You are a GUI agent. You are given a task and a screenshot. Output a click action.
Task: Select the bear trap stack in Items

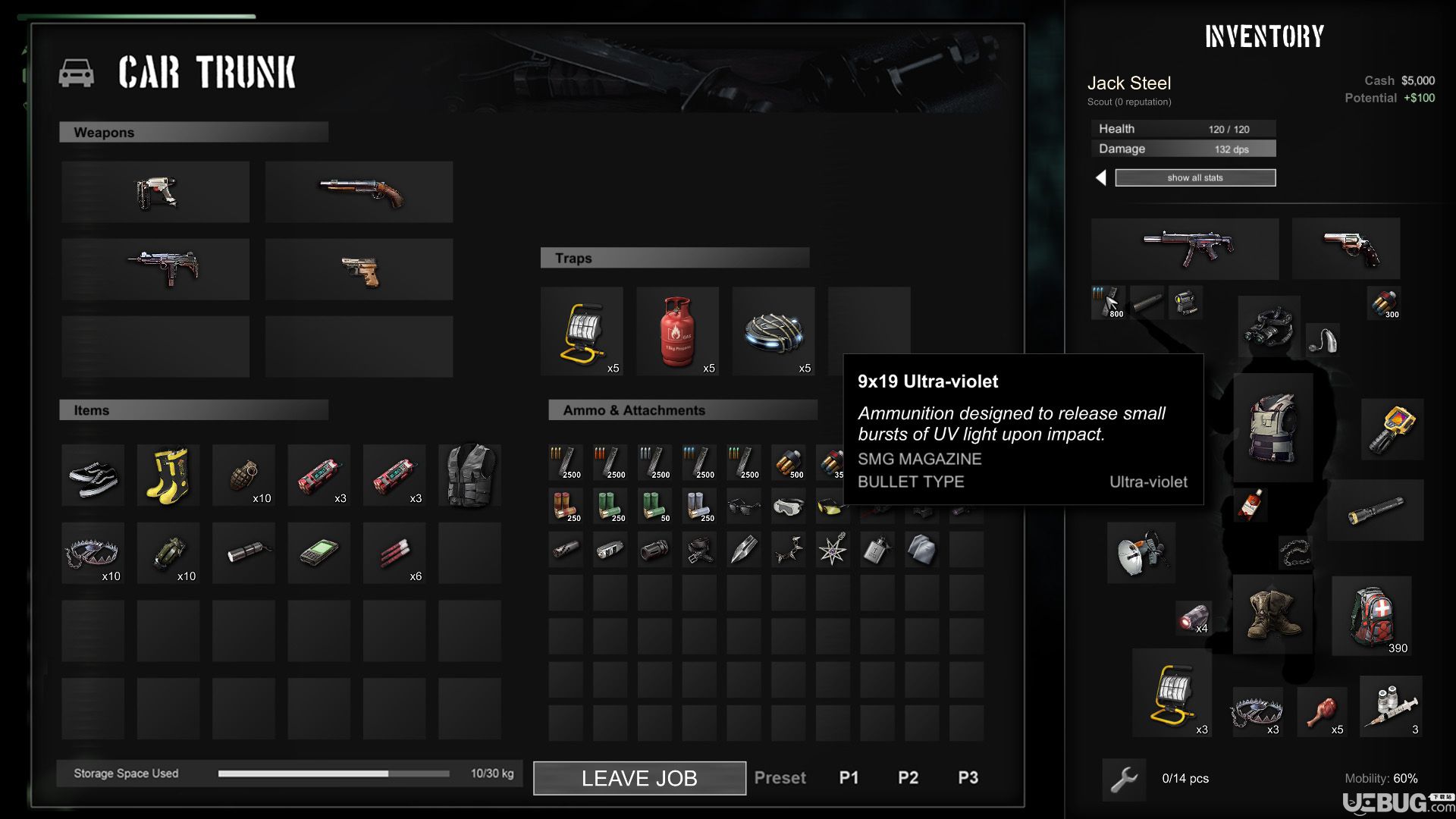click(93, 554)
